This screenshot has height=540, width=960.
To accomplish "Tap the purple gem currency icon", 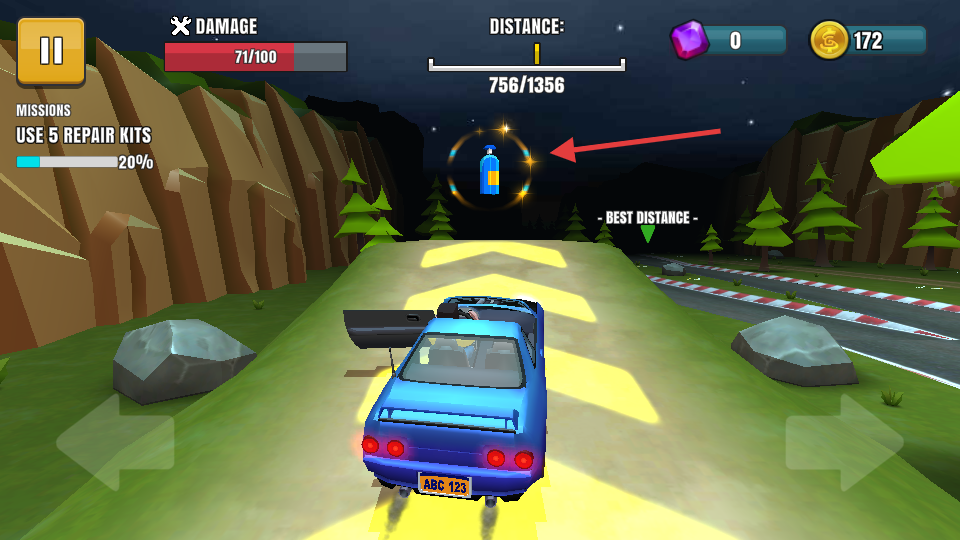I will click(x=689, y=40).
